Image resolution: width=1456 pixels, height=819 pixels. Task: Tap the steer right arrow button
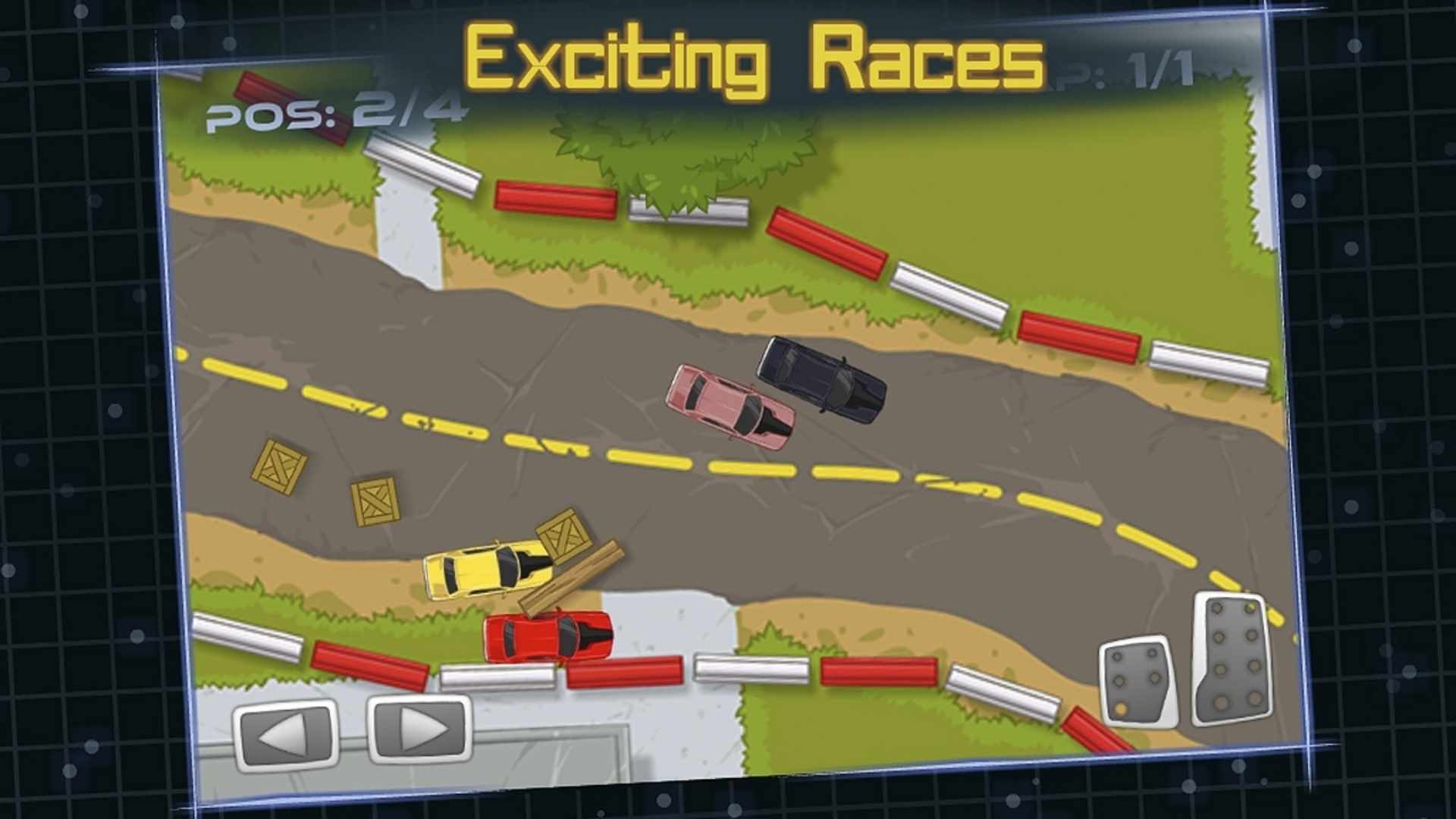point(419,729)
